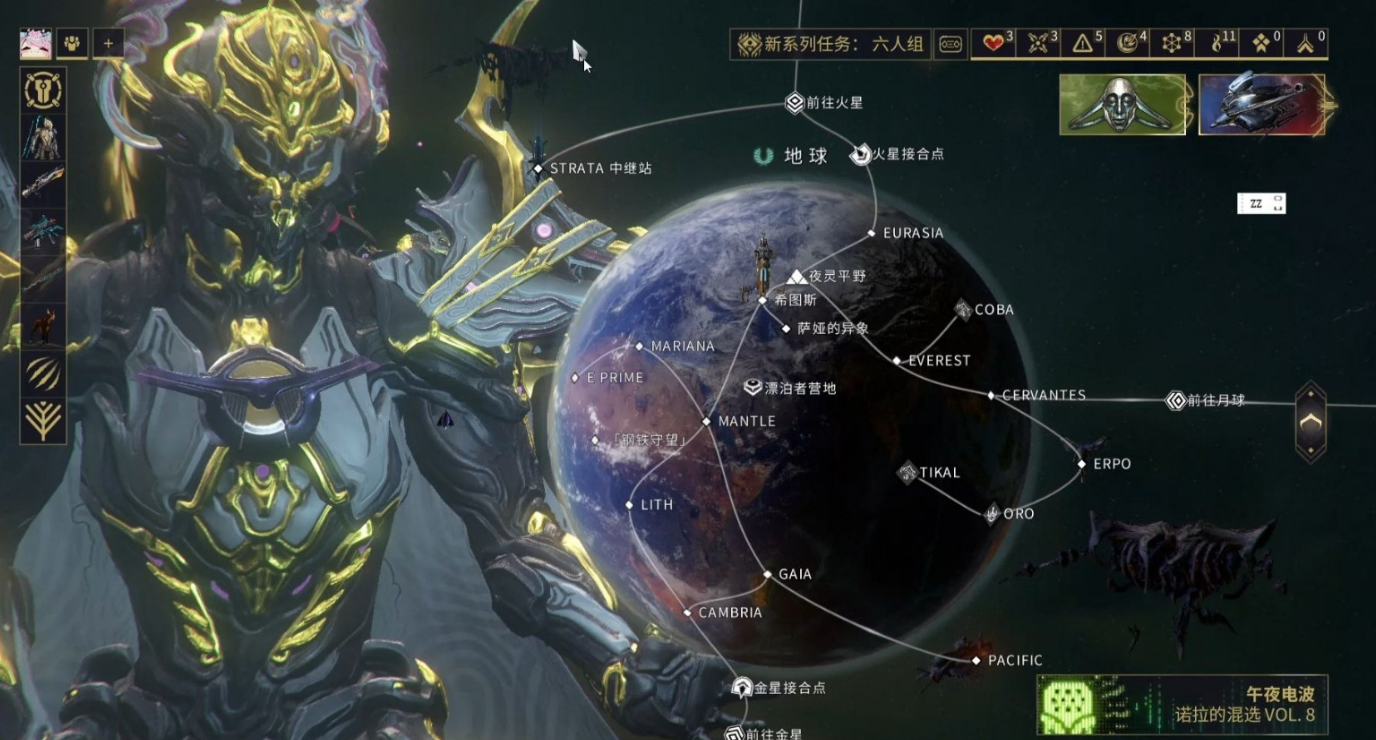Click the laurel emblem next to 地球
This screenshot has height=740, width=1376.
(762, 155)
